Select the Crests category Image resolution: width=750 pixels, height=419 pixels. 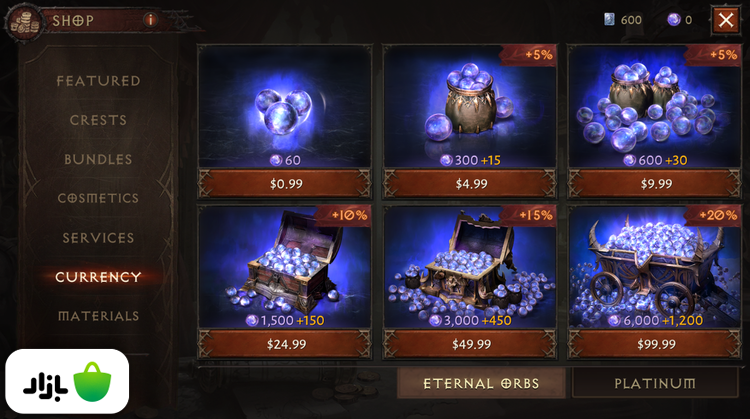(x=98, y=120)
